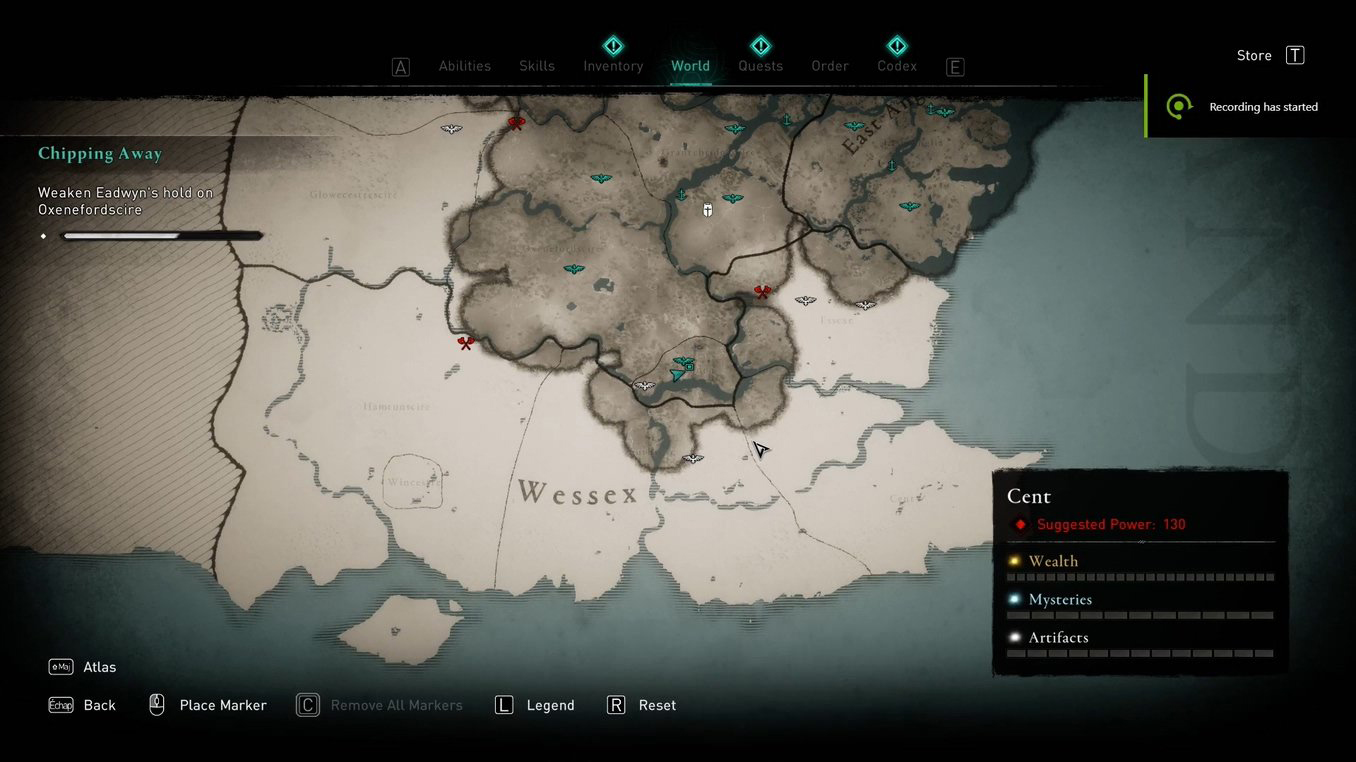
Task: Open the Skills tab
Action: click(536, 66)
